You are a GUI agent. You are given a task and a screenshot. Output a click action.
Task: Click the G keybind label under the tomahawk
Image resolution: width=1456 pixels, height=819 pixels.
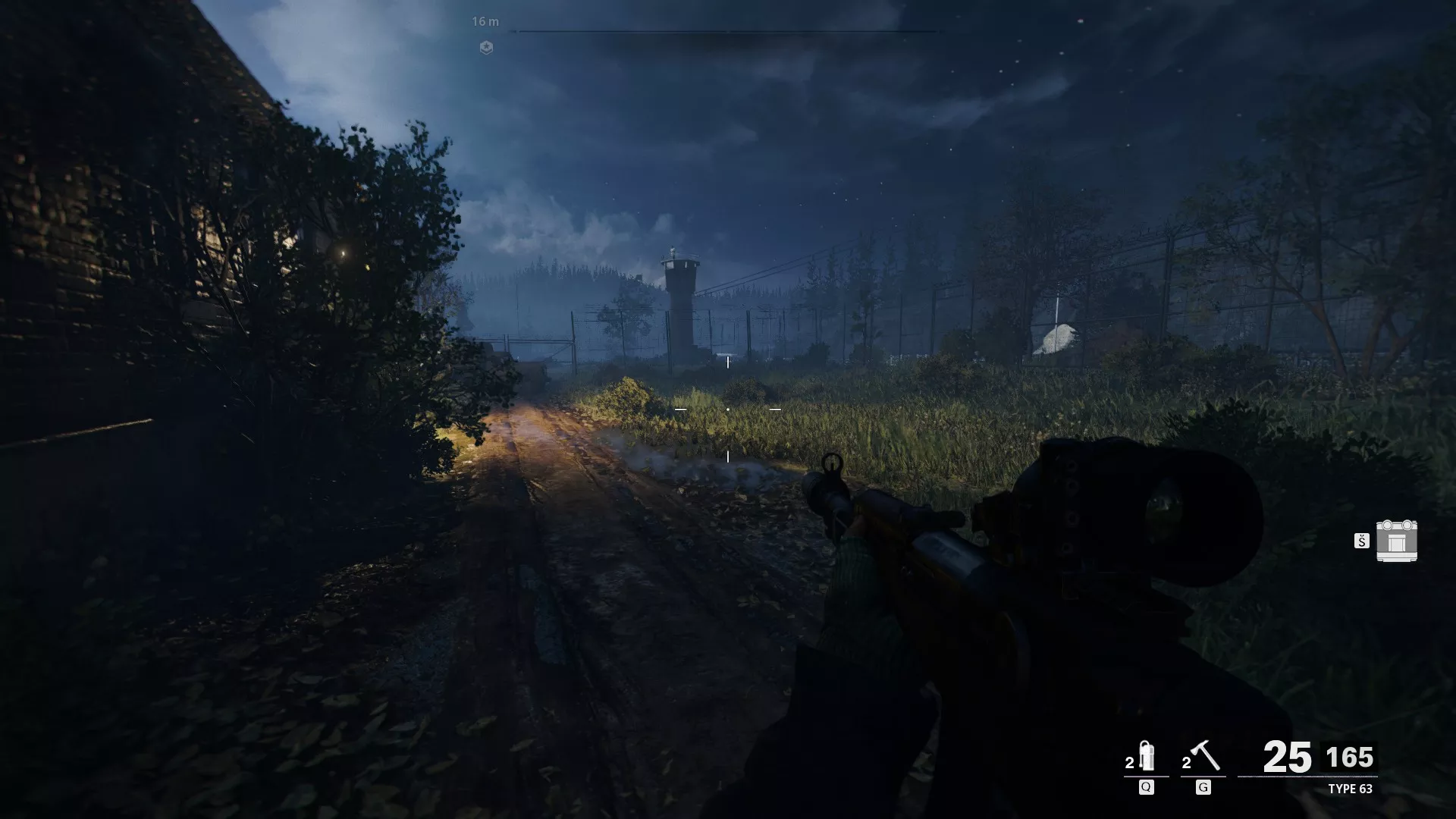(1203, 786)
